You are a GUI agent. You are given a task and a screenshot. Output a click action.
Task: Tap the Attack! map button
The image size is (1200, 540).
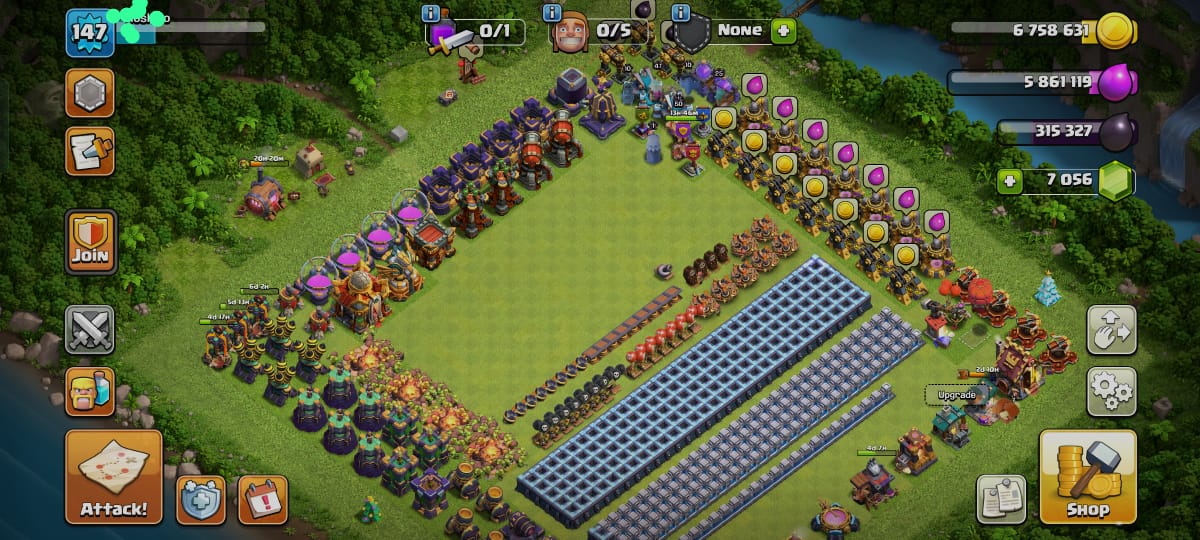[114, 476]
